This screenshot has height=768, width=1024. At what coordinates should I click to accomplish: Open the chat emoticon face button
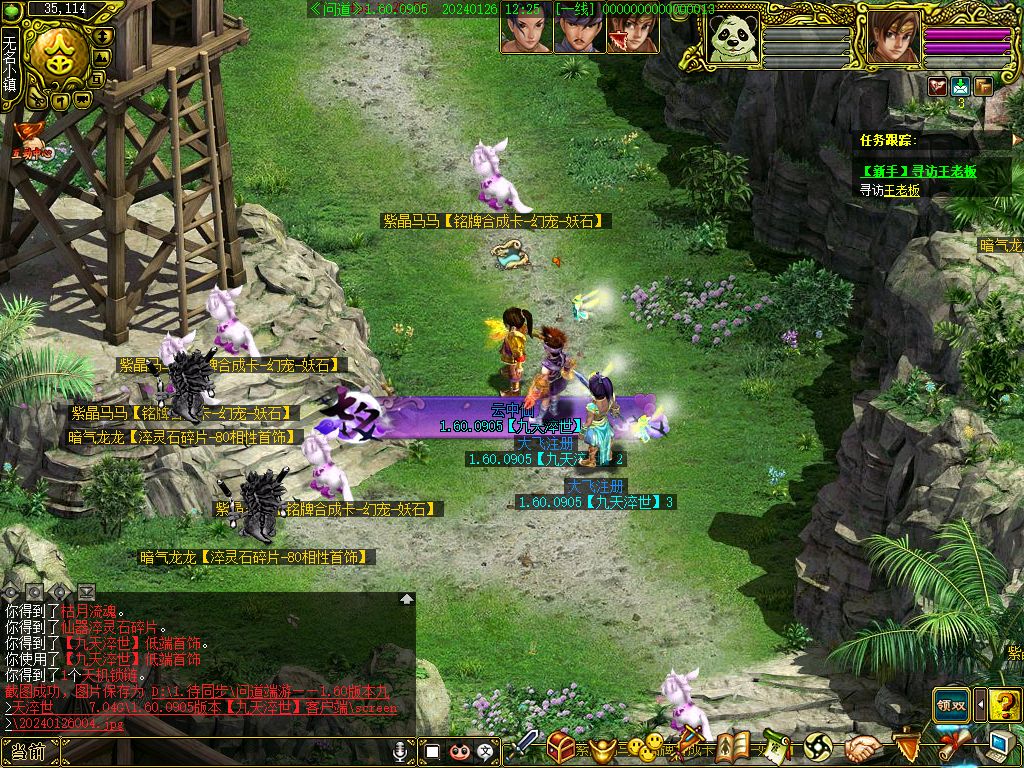[460, 751]
